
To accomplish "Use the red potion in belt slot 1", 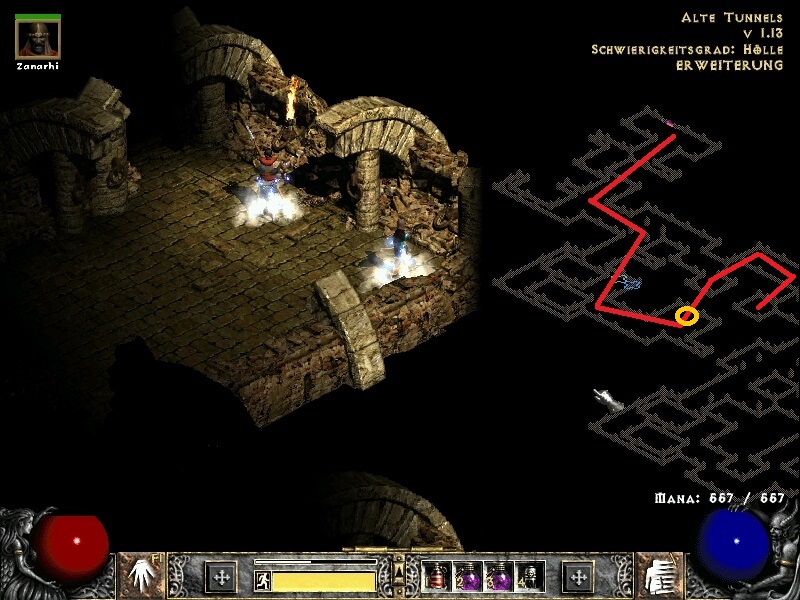I will click(x=437, y=576).
